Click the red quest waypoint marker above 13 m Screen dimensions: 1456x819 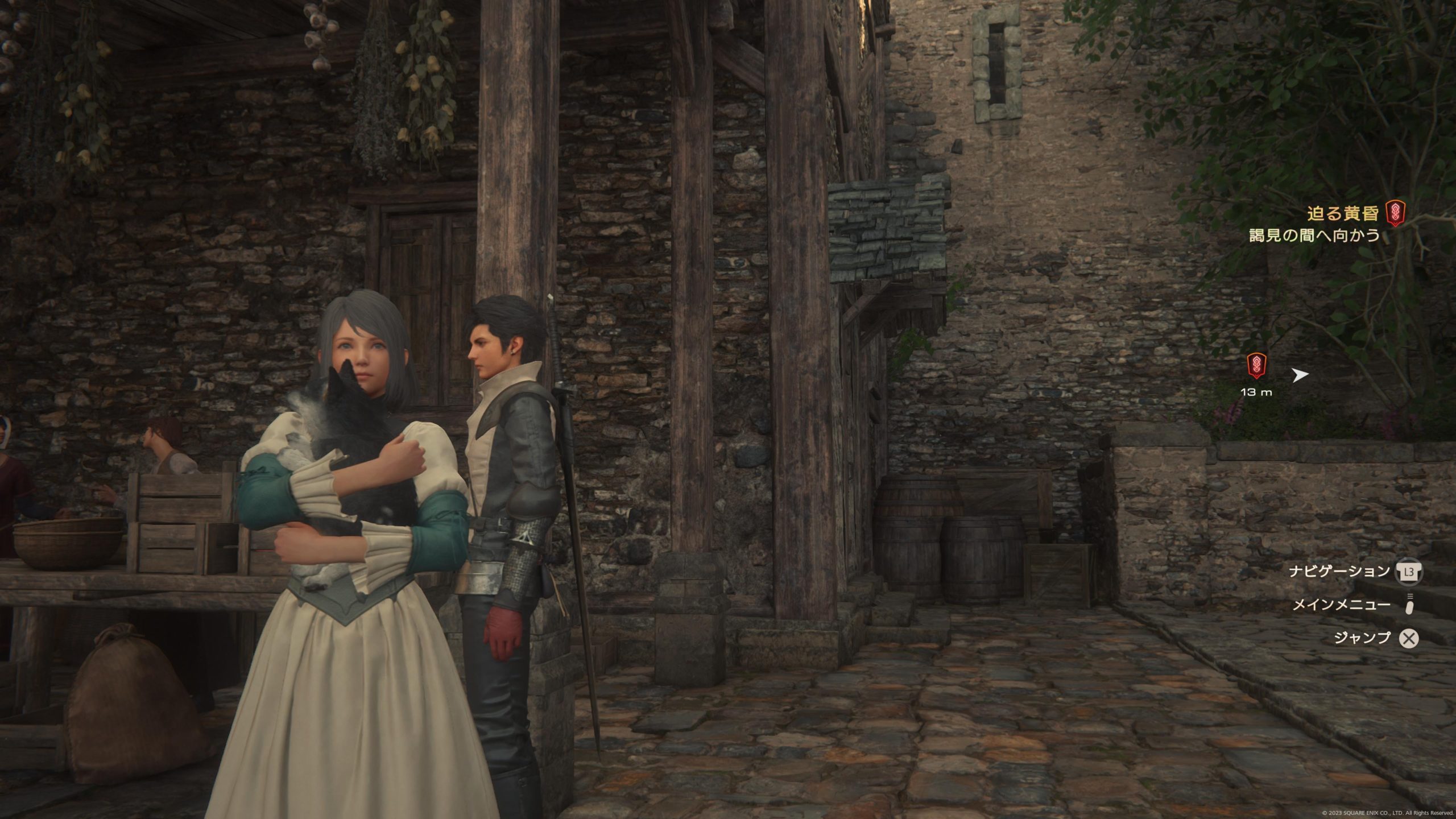point(1256,365)
